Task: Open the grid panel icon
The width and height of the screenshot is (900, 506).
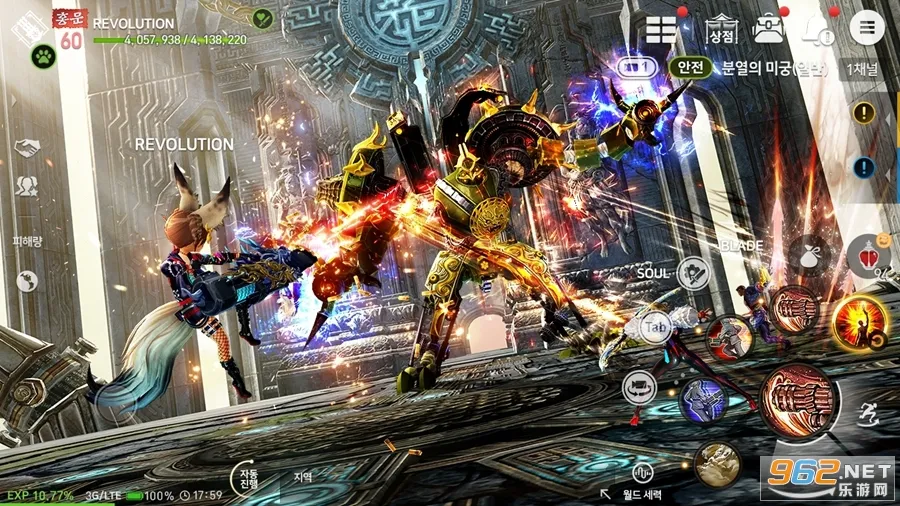Action: 661,28
